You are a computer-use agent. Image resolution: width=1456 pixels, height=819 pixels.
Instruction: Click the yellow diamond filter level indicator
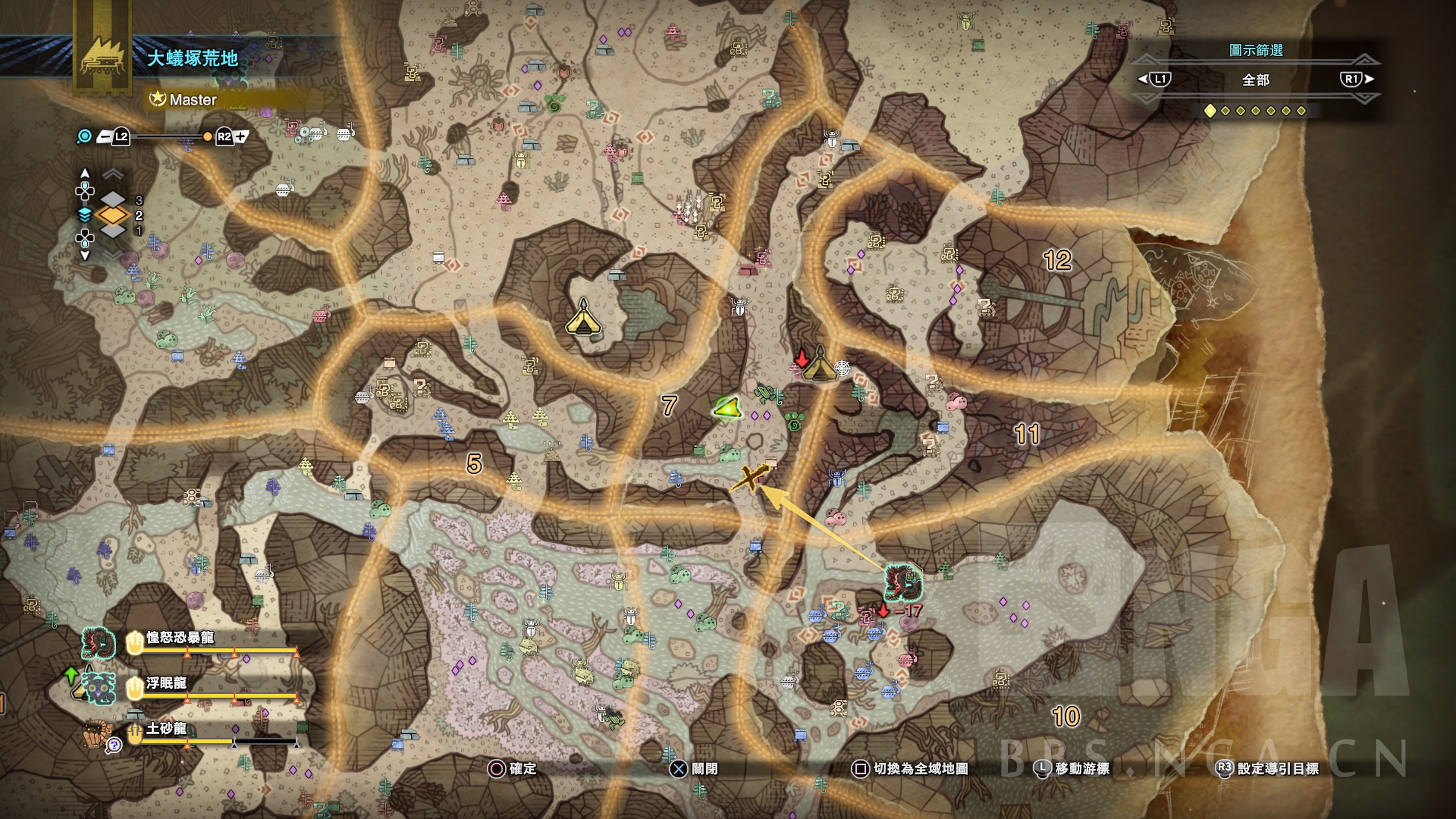(x=1210, y=111)
